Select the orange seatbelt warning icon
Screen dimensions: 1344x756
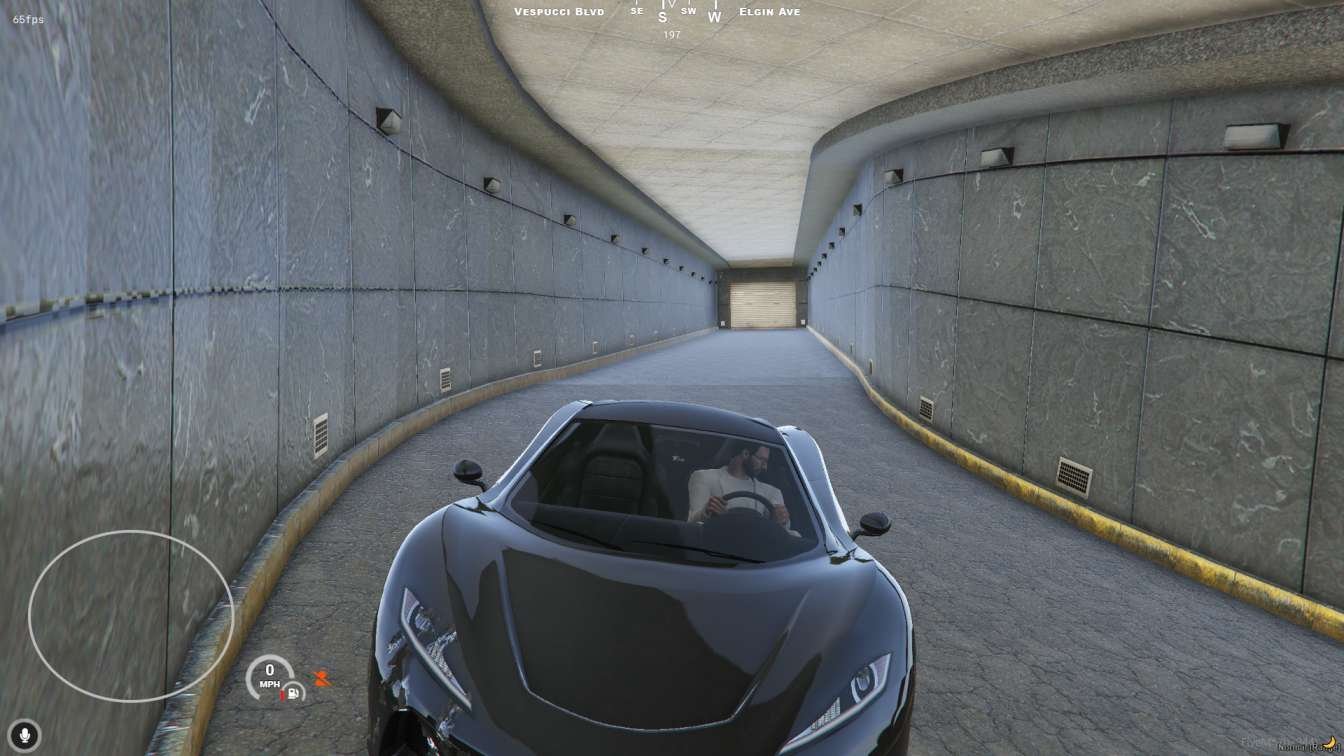coord(321,679)
